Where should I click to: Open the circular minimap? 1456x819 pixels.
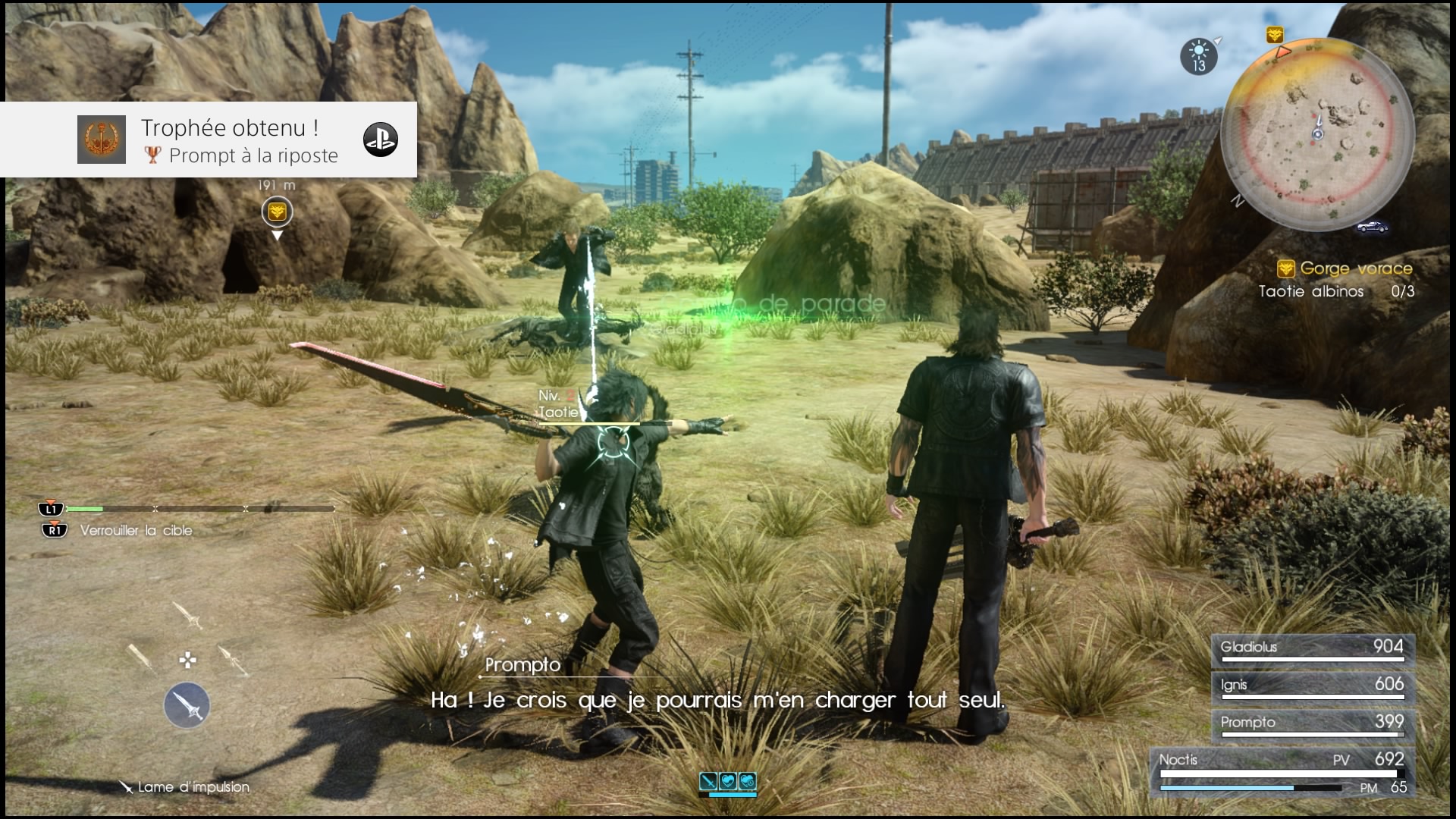click(x=1317, y=134)
